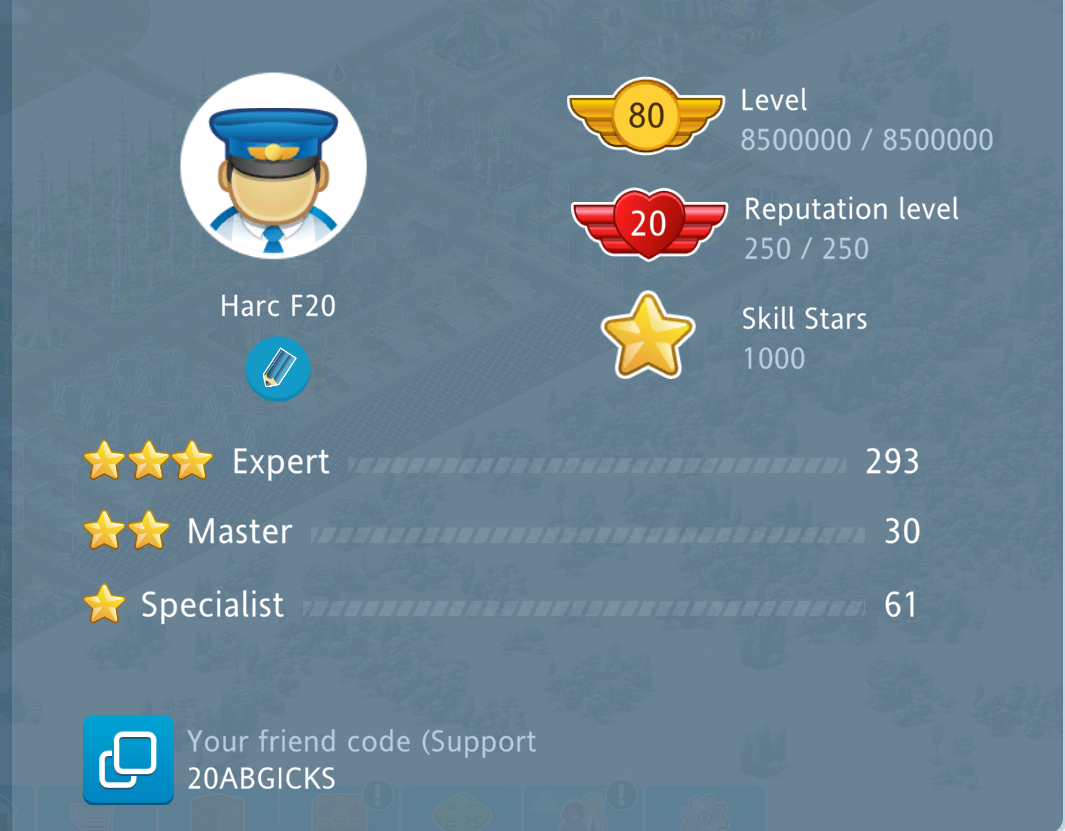Open the Specialist one-star skill row
This screenshot has width=1065, height=831.
point(500,605)
